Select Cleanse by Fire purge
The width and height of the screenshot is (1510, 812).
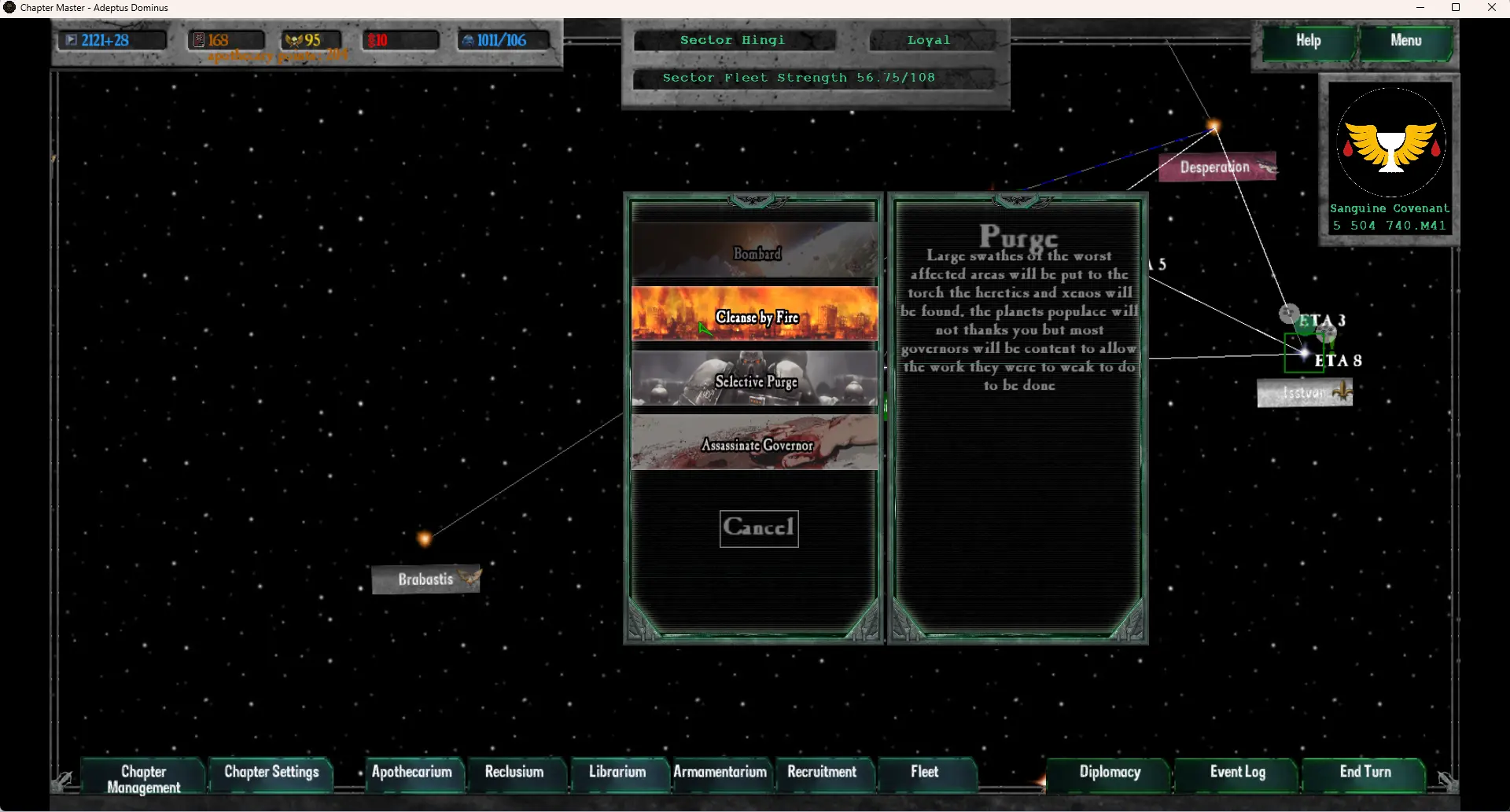[755, 315]
